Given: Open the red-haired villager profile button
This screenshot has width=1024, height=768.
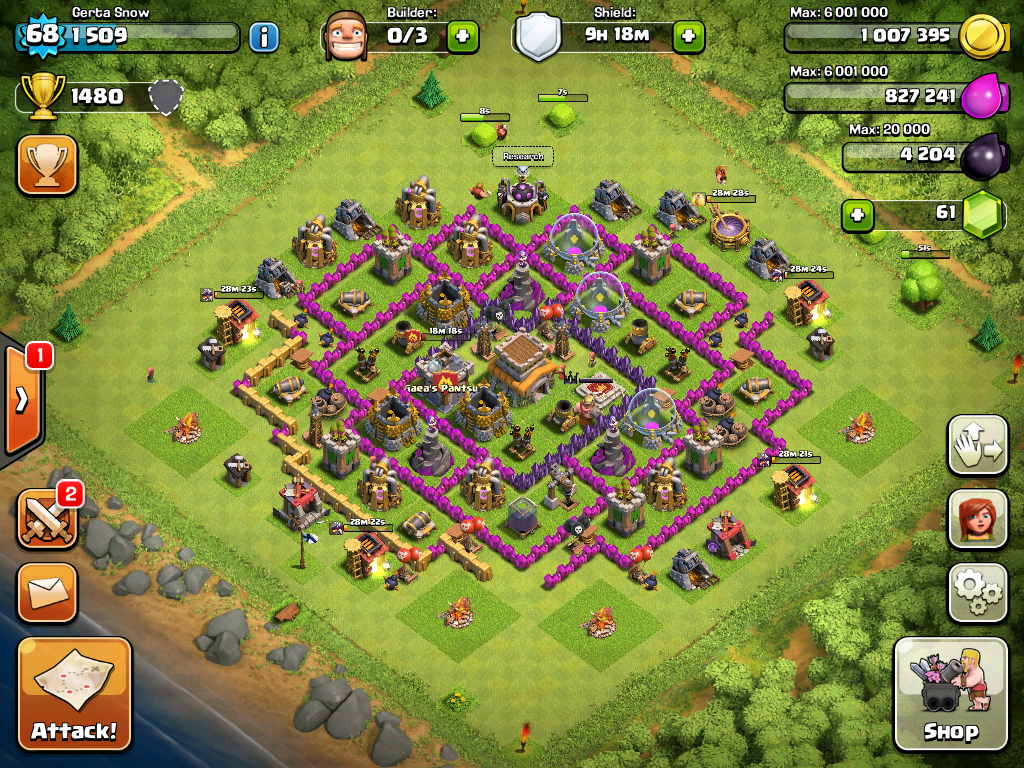Looking at the screenshot, I should pos(977,520).
